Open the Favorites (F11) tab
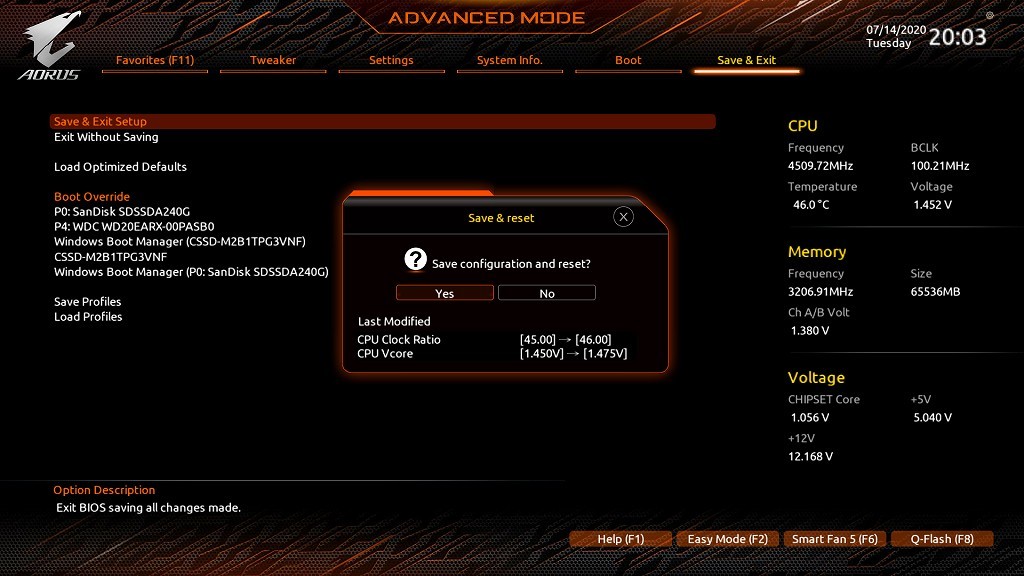 click(155, 60)
